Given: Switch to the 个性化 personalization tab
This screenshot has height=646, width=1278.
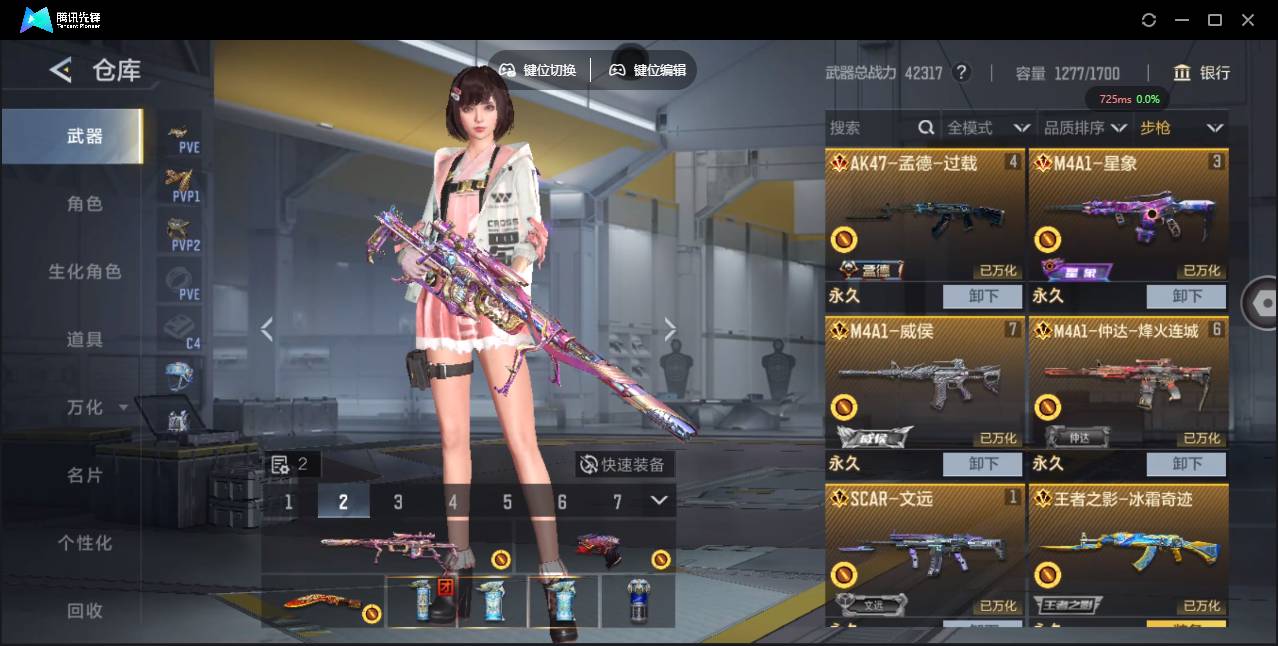Looking at the screenshot, I should pos(85,543).
